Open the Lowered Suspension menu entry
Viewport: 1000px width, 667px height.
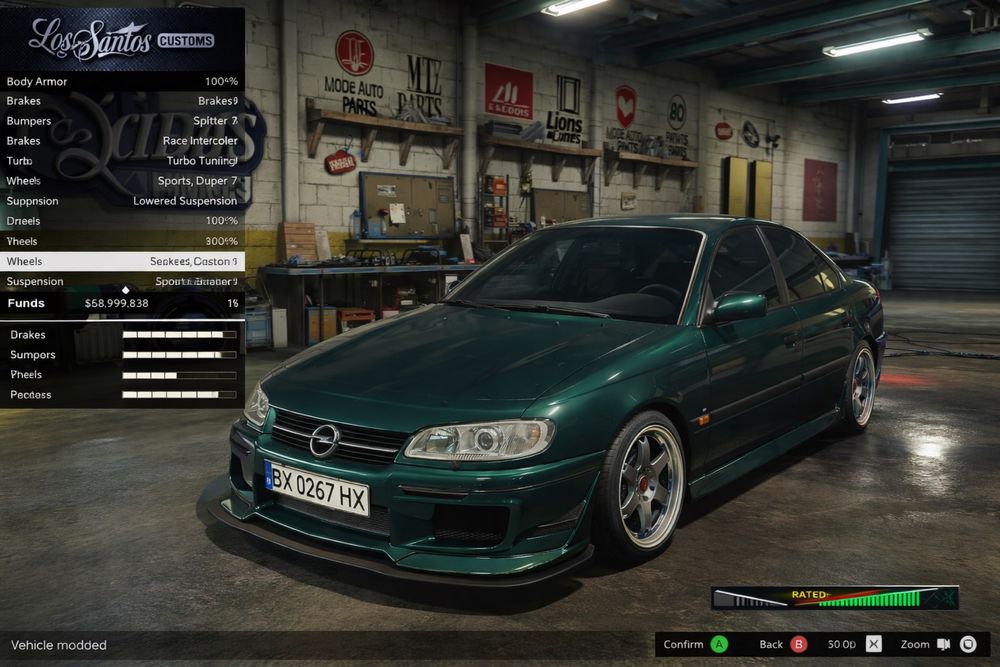point(122,201)
